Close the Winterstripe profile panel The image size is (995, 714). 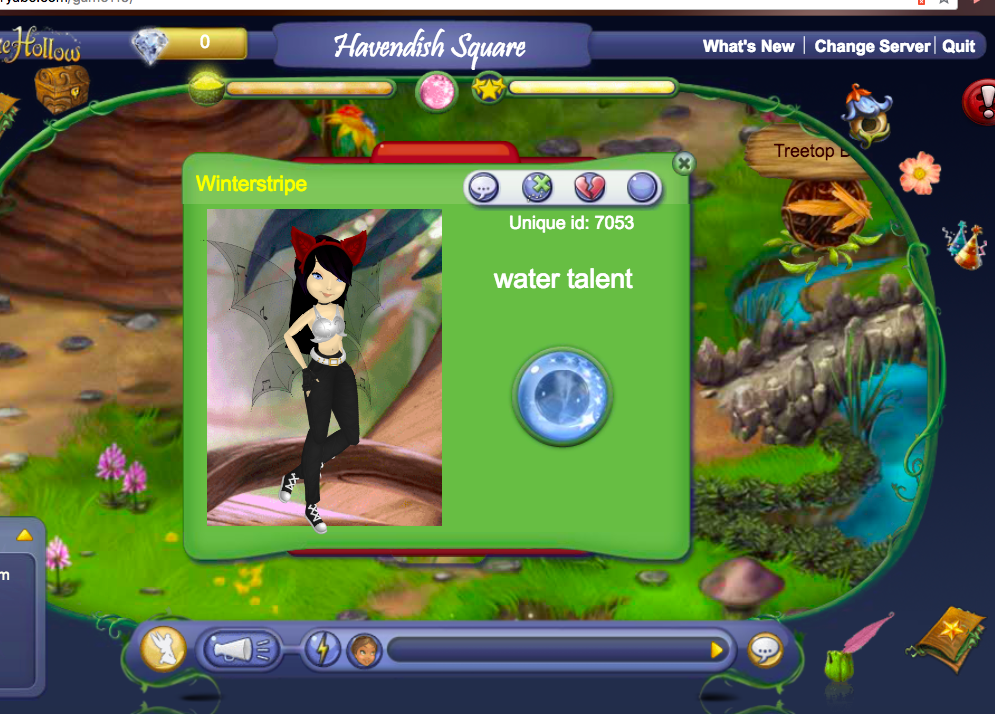(x=683, y=163)
